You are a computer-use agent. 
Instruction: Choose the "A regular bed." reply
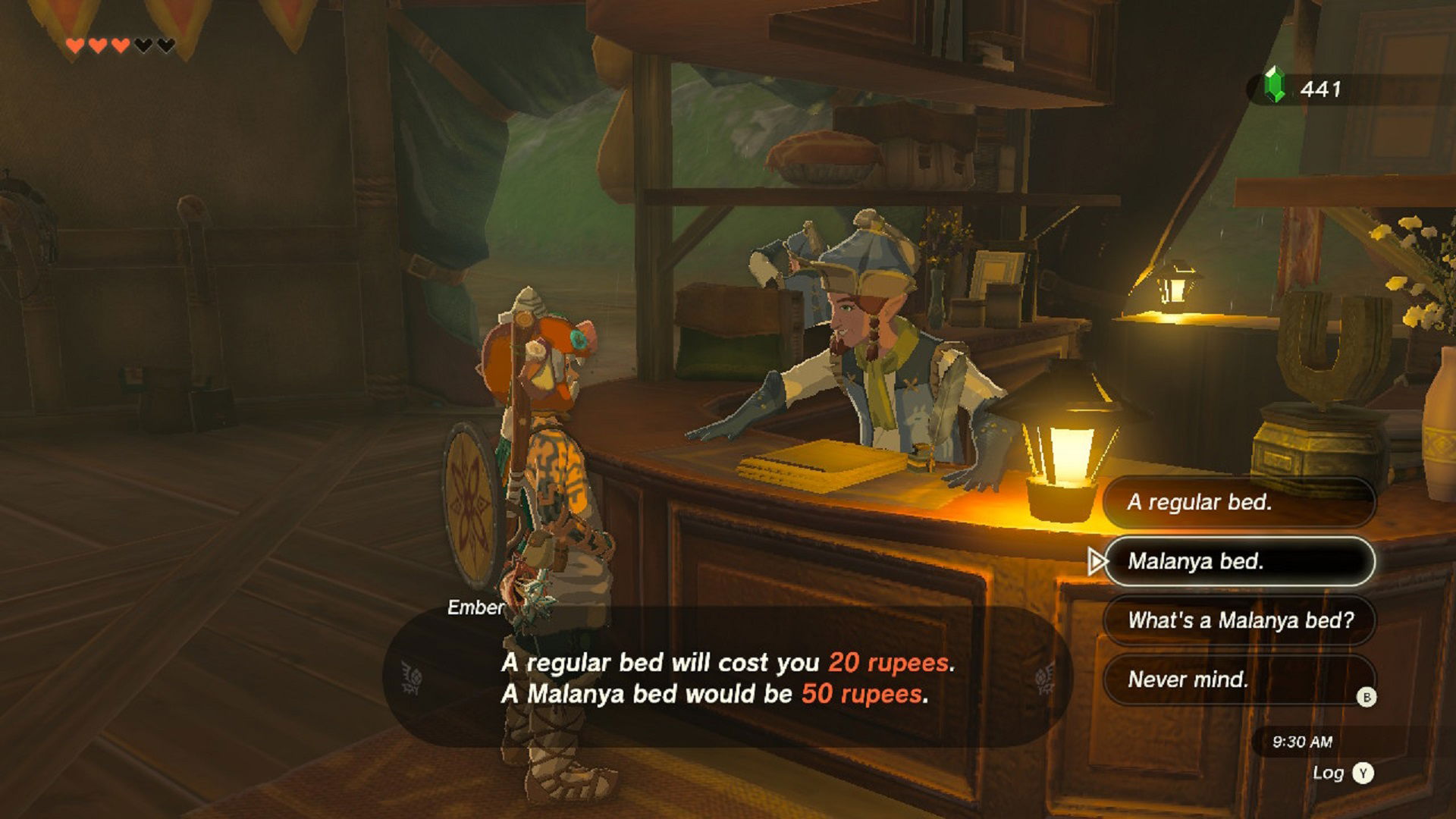[x=1238, y=502]
